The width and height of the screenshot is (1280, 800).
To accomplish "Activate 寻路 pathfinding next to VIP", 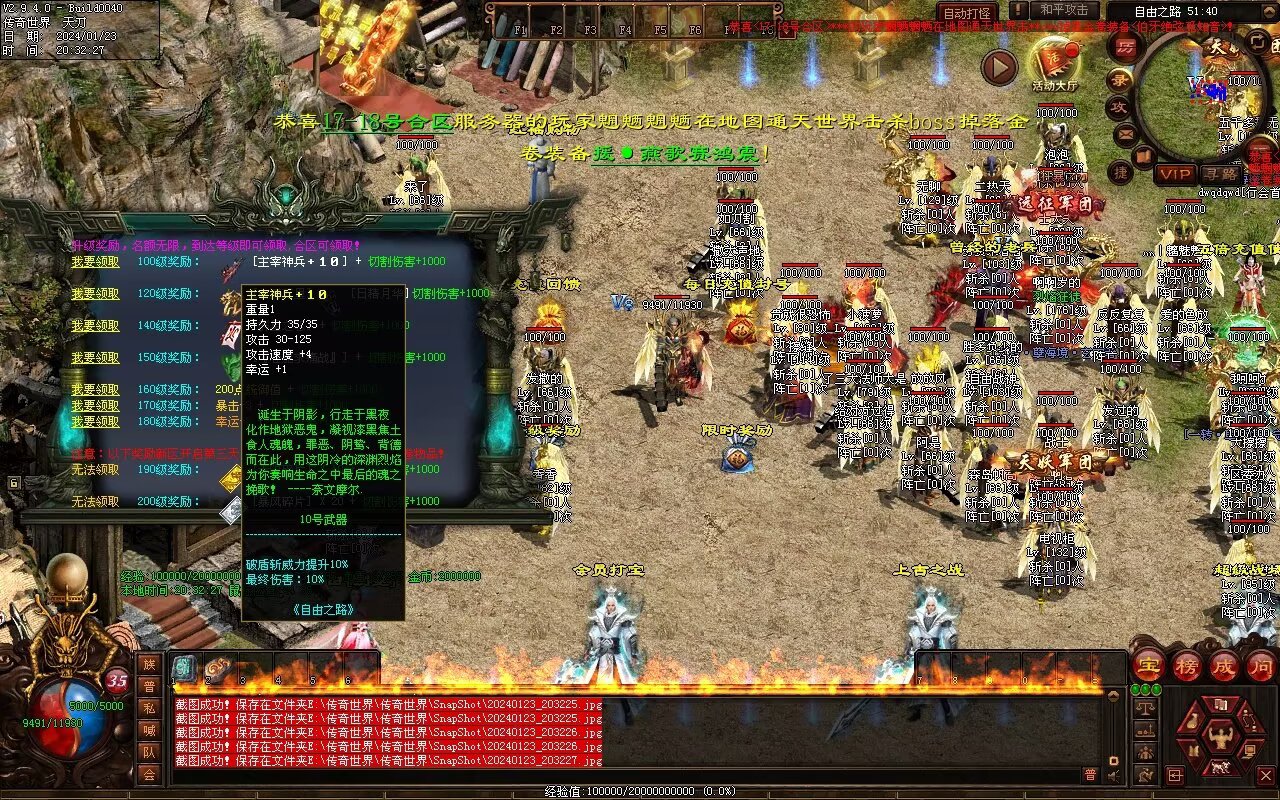I will [x=1219, y=174].
